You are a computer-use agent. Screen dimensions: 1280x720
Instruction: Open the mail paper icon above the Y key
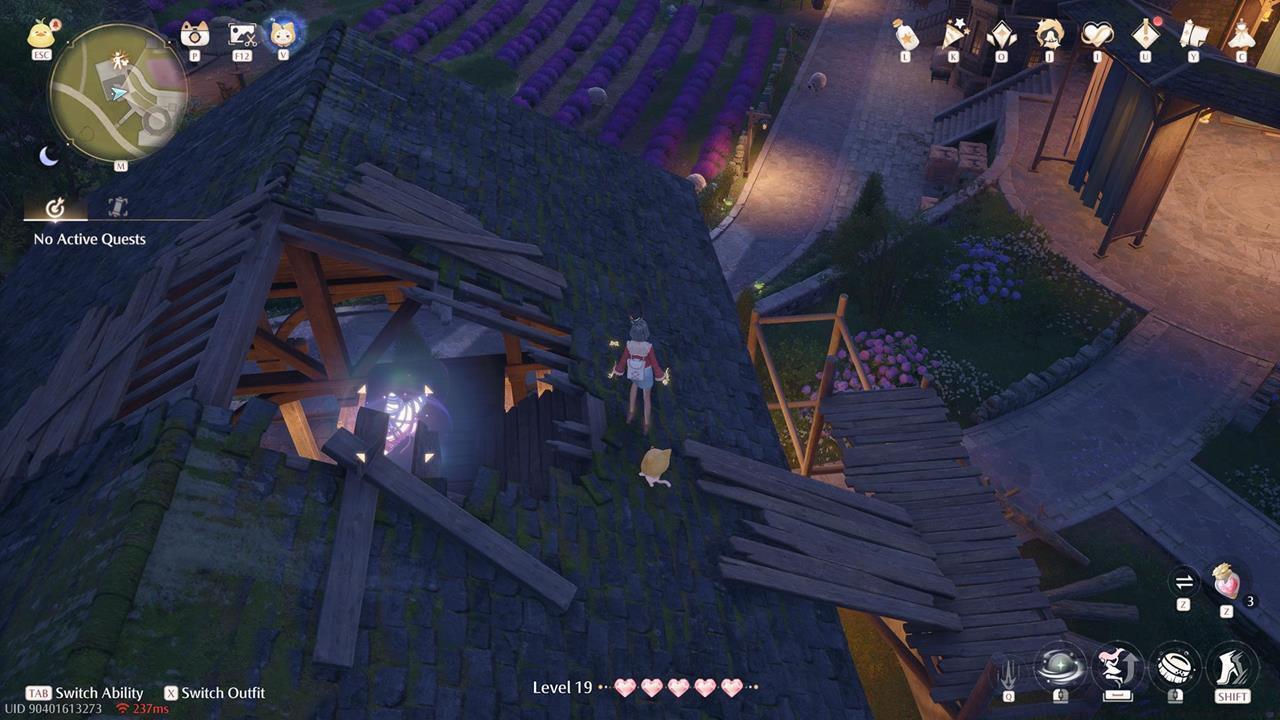click(x=1192, y=33)
